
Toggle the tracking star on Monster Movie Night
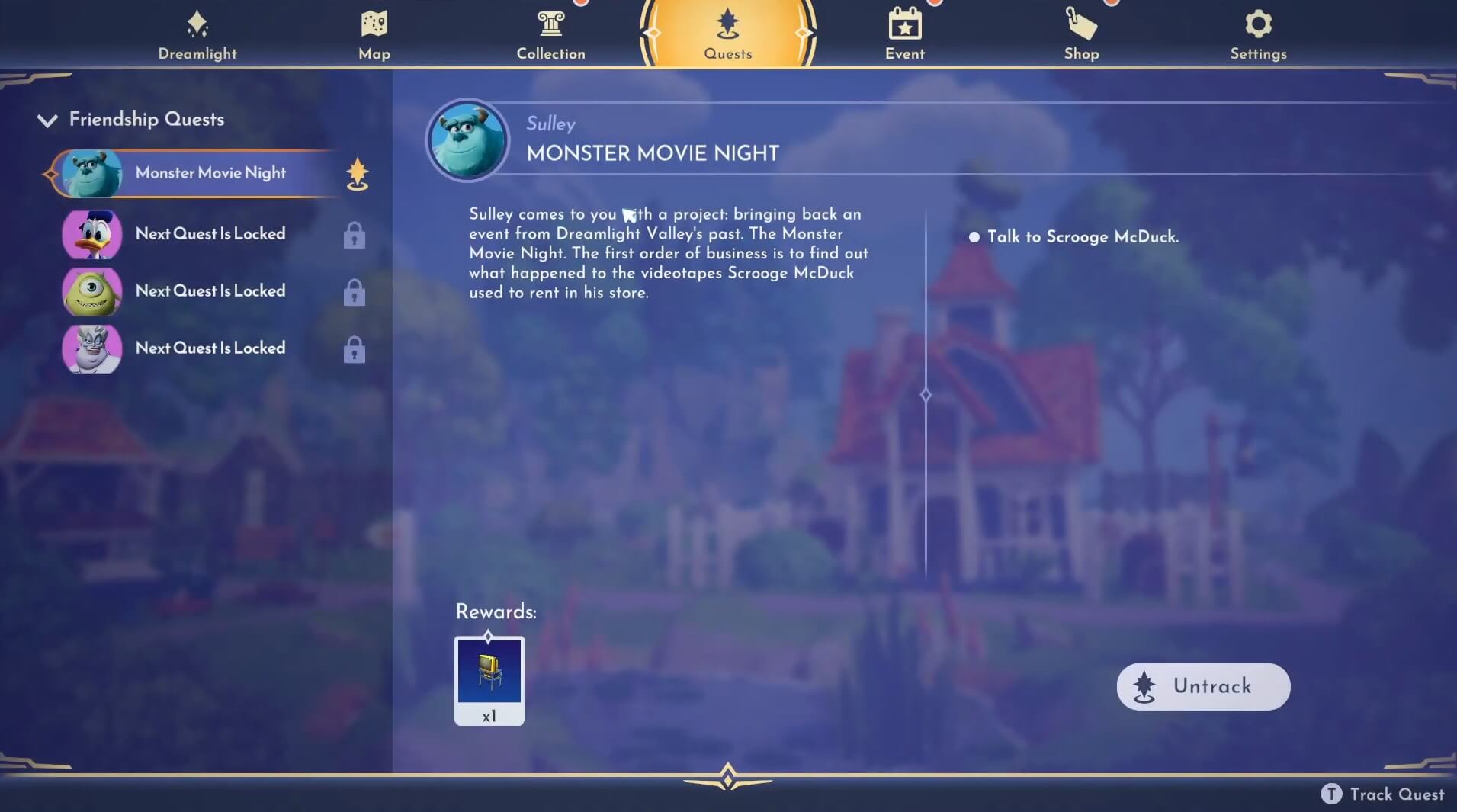tap(355, 174)
